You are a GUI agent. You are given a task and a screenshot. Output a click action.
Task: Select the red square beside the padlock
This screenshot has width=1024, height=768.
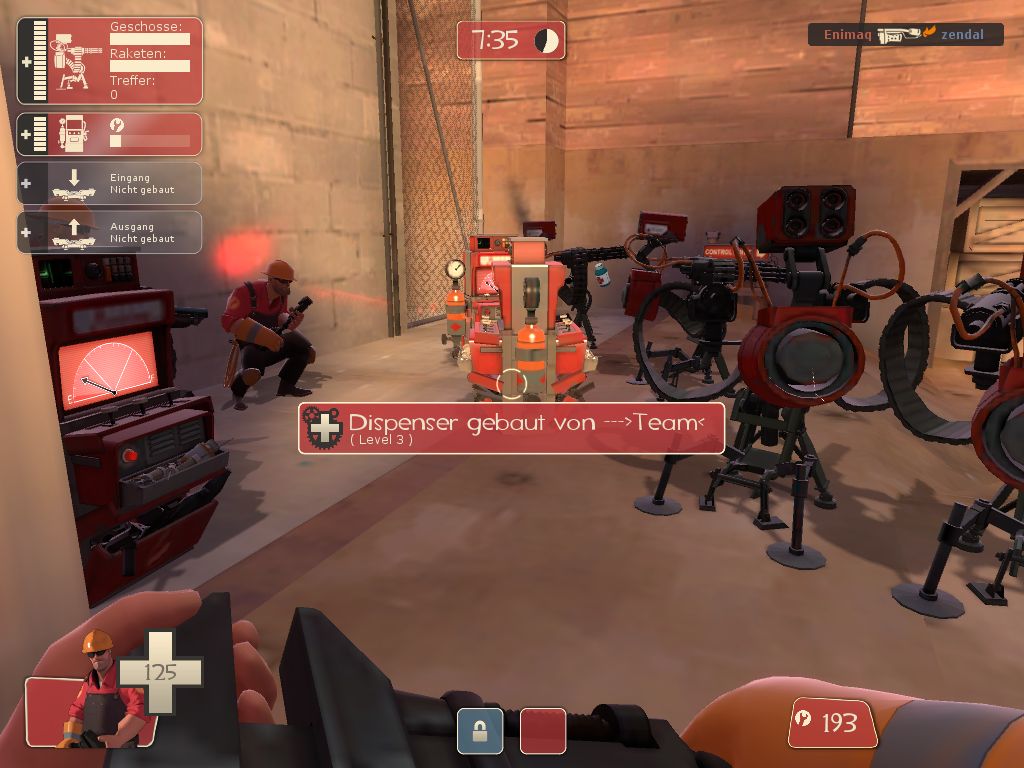(x=543, y=731)
